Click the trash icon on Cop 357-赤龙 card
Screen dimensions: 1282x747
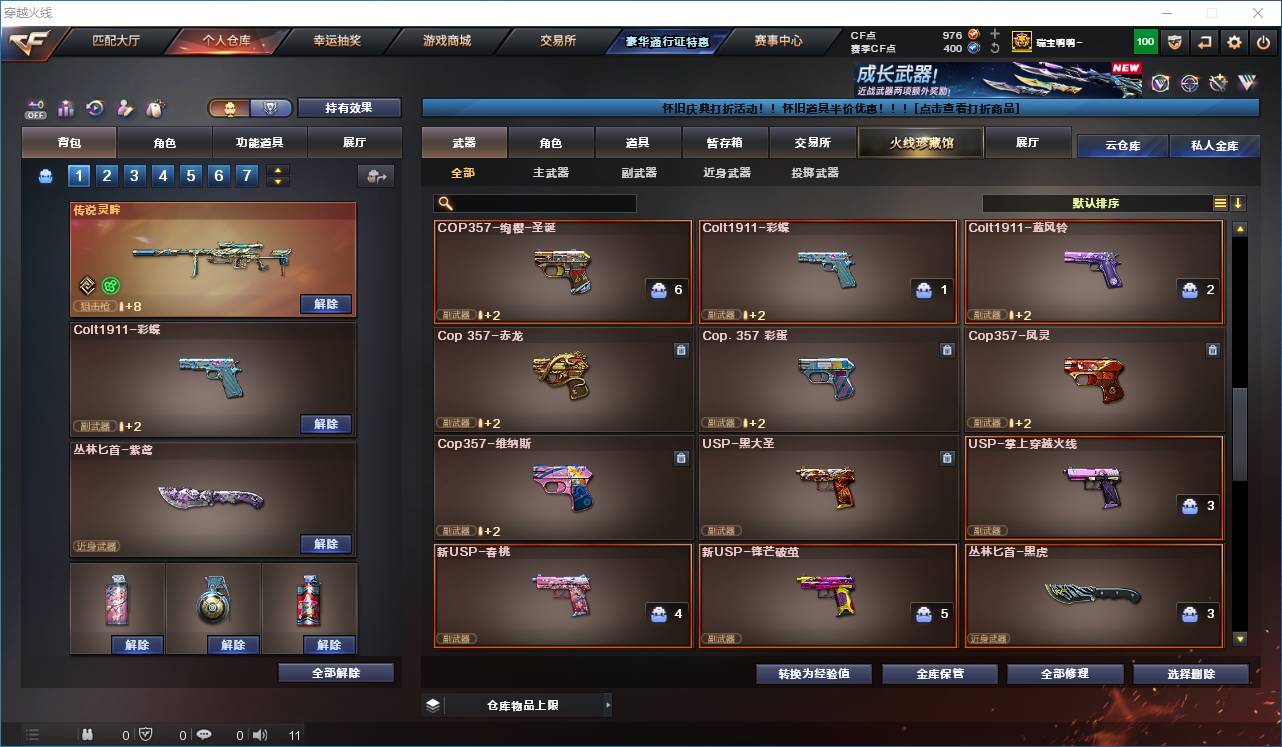pos(682,350)
